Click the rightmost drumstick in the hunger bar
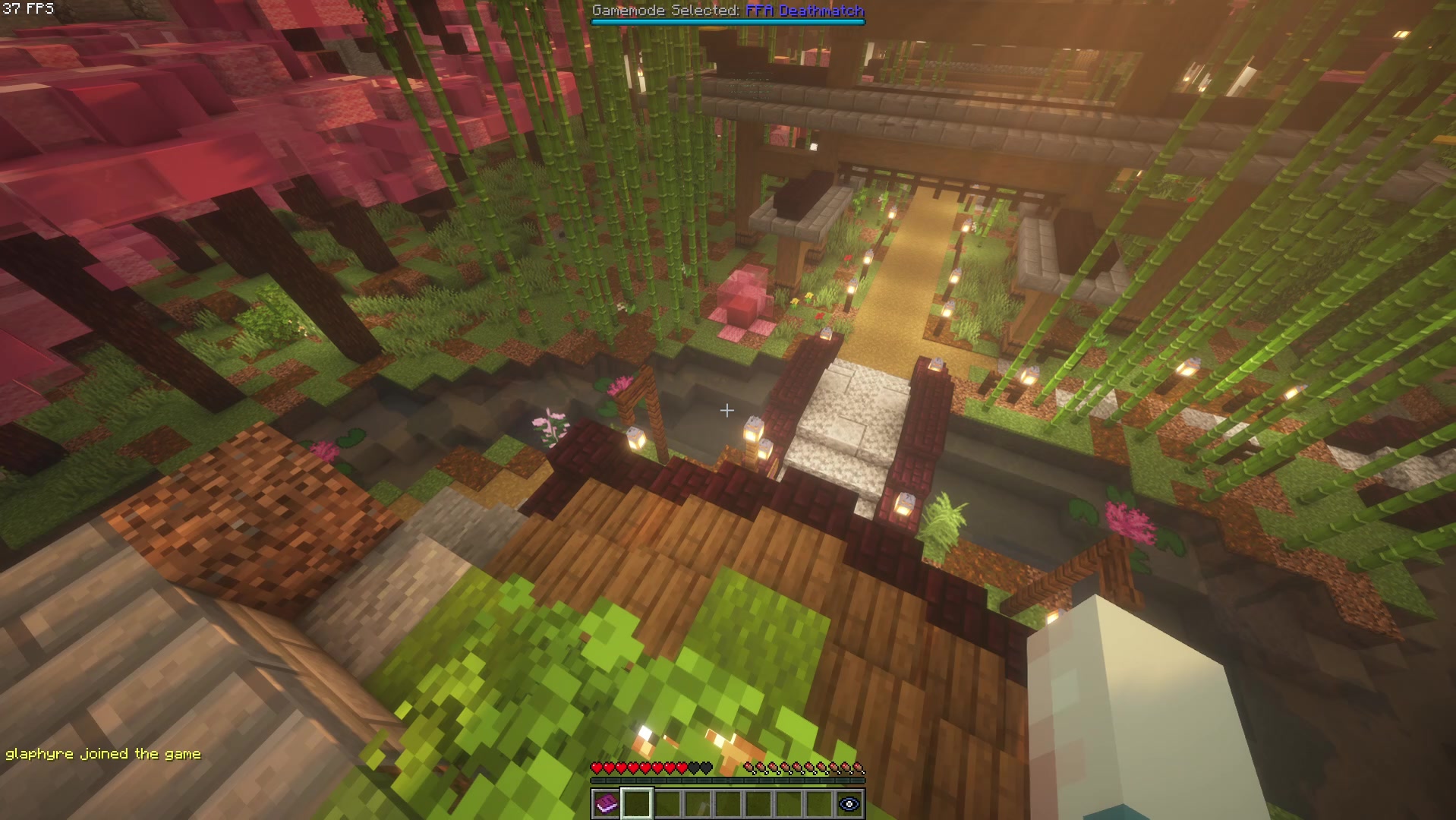Screen dimensions: 1456x820 tap(859, 767)
